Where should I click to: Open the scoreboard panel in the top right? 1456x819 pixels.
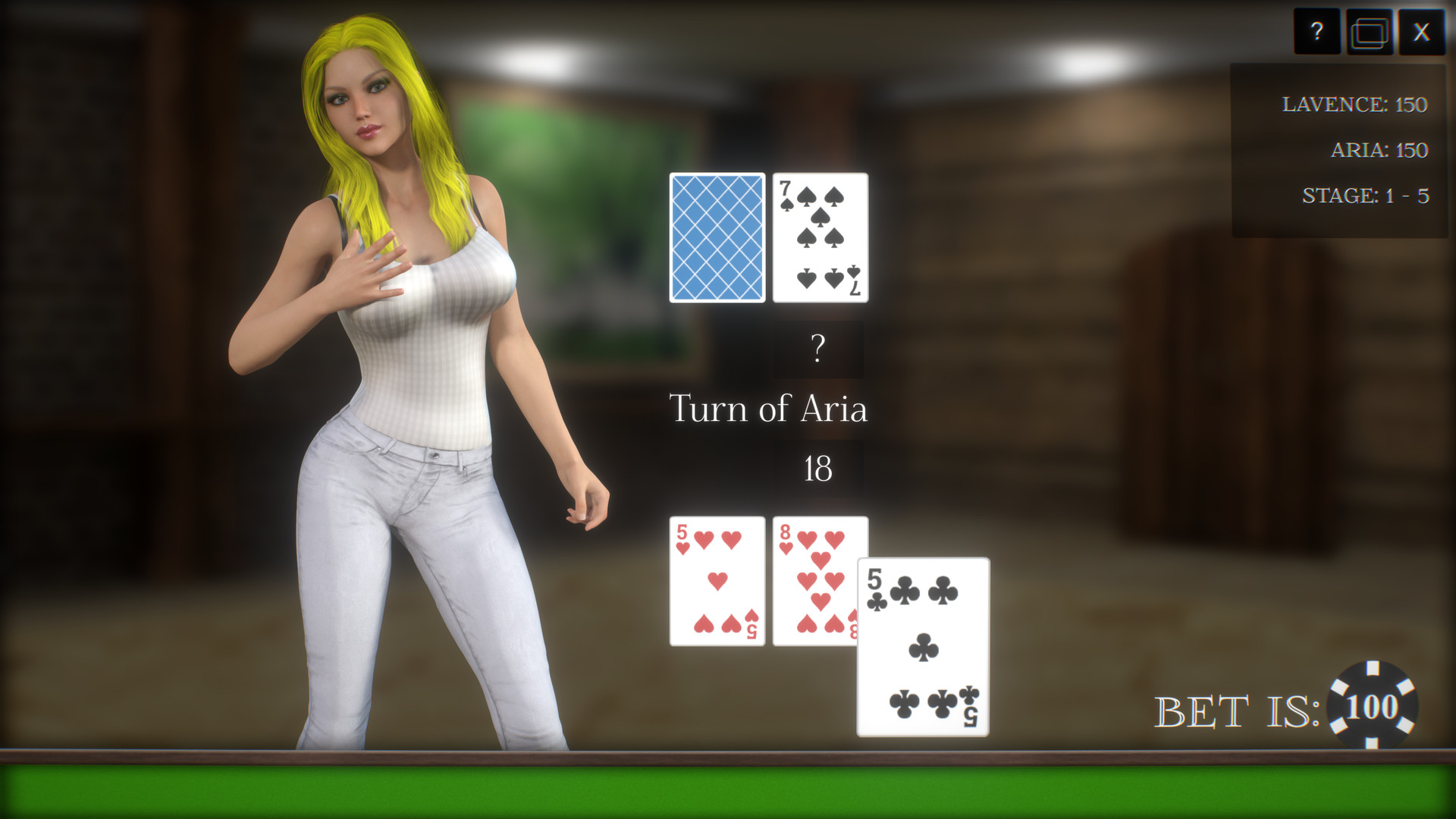pyautogui.click(x=1338, y=149)
